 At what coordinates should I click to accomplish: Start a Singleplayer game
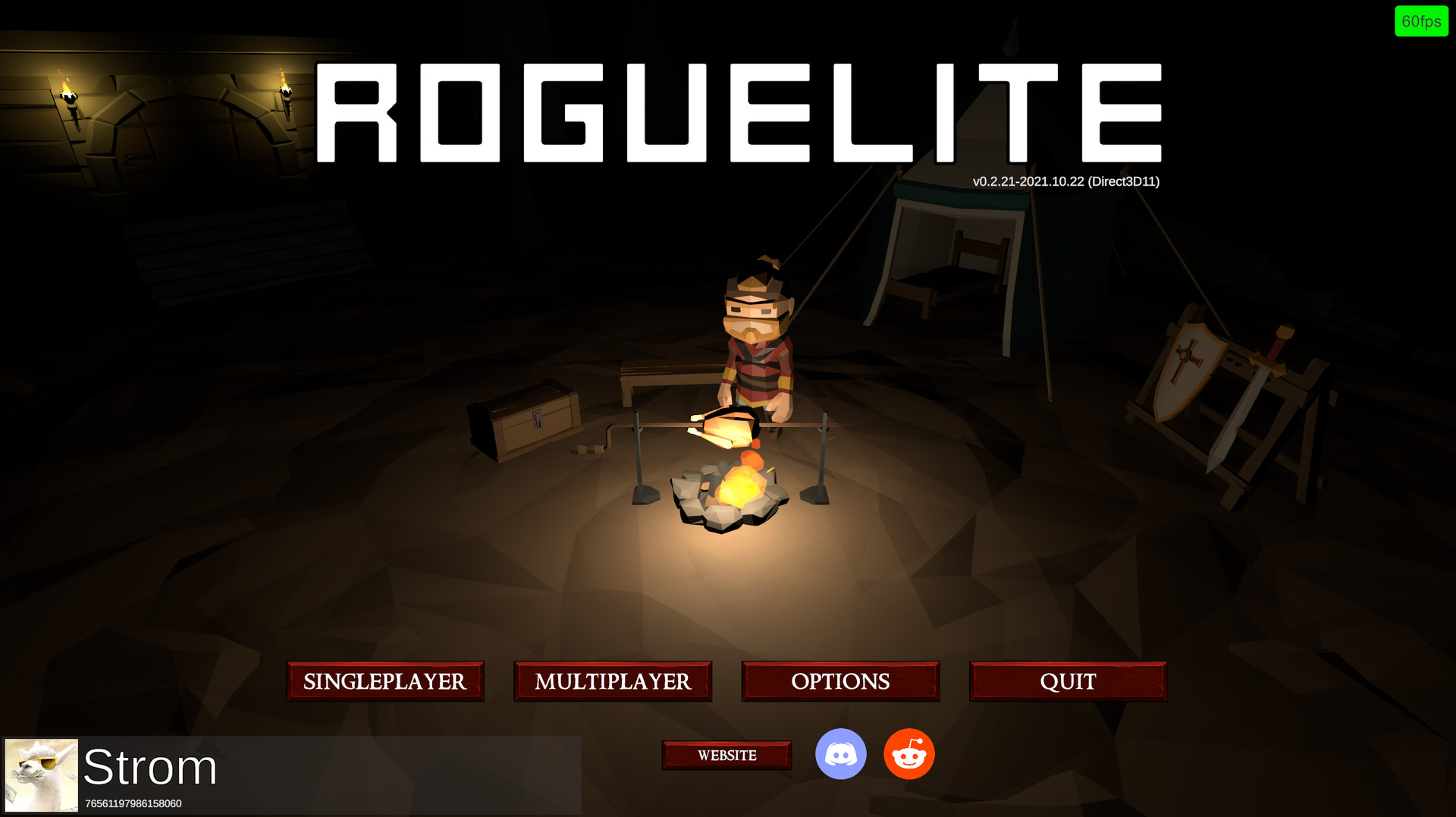tap(384, 681)
